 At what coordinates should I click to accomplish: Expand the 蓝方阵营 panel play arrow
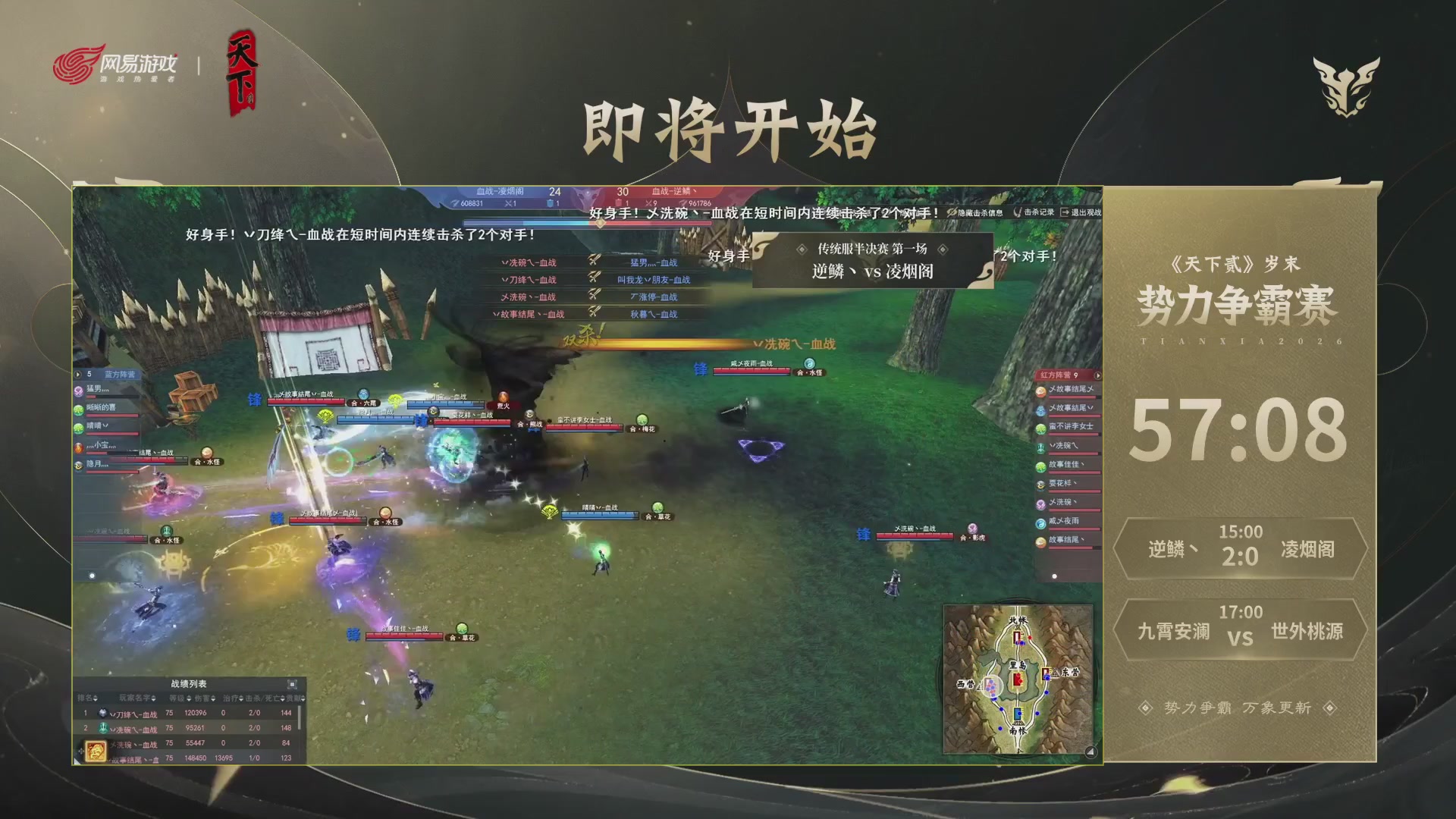click(x=77, y=374)
